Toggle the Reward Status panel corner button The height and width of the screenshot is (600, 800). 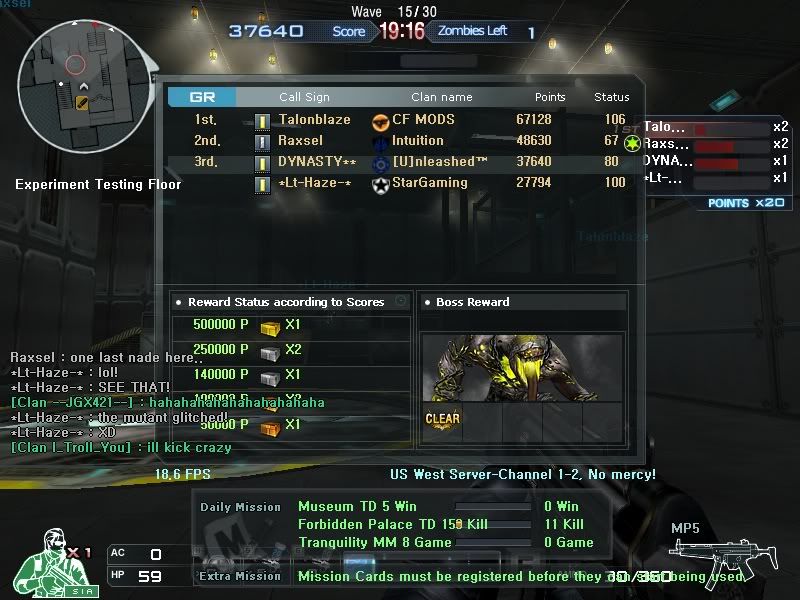(401, 301)
